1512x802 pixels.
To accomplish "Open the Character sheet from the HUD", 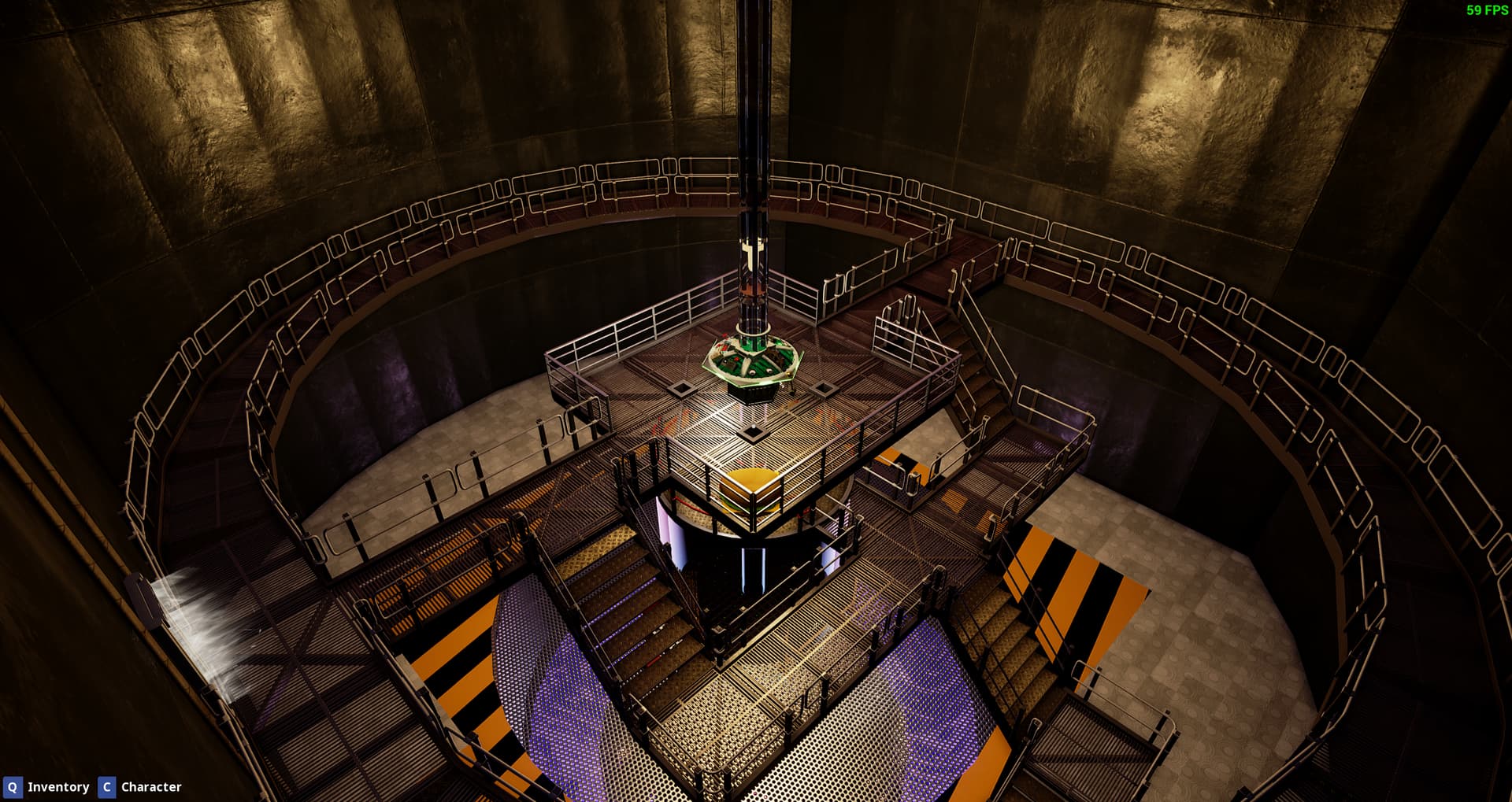I will [140, 787].
